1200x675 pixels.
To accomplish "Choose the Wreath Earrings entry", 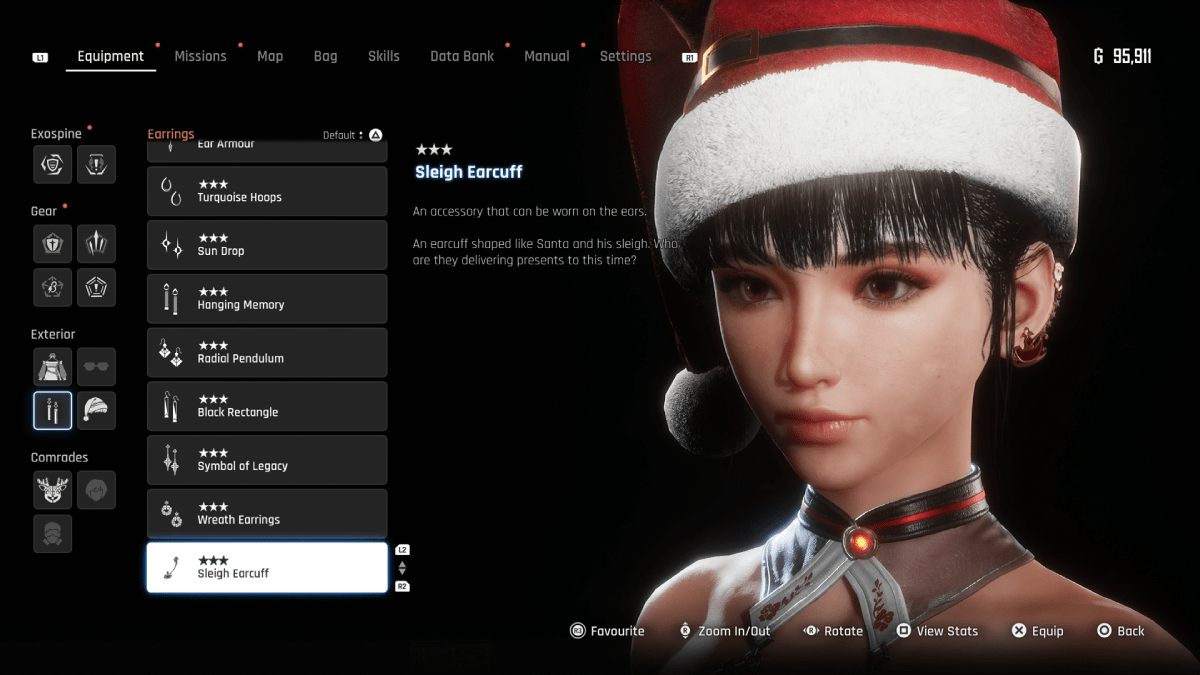I will click(267, 514).
